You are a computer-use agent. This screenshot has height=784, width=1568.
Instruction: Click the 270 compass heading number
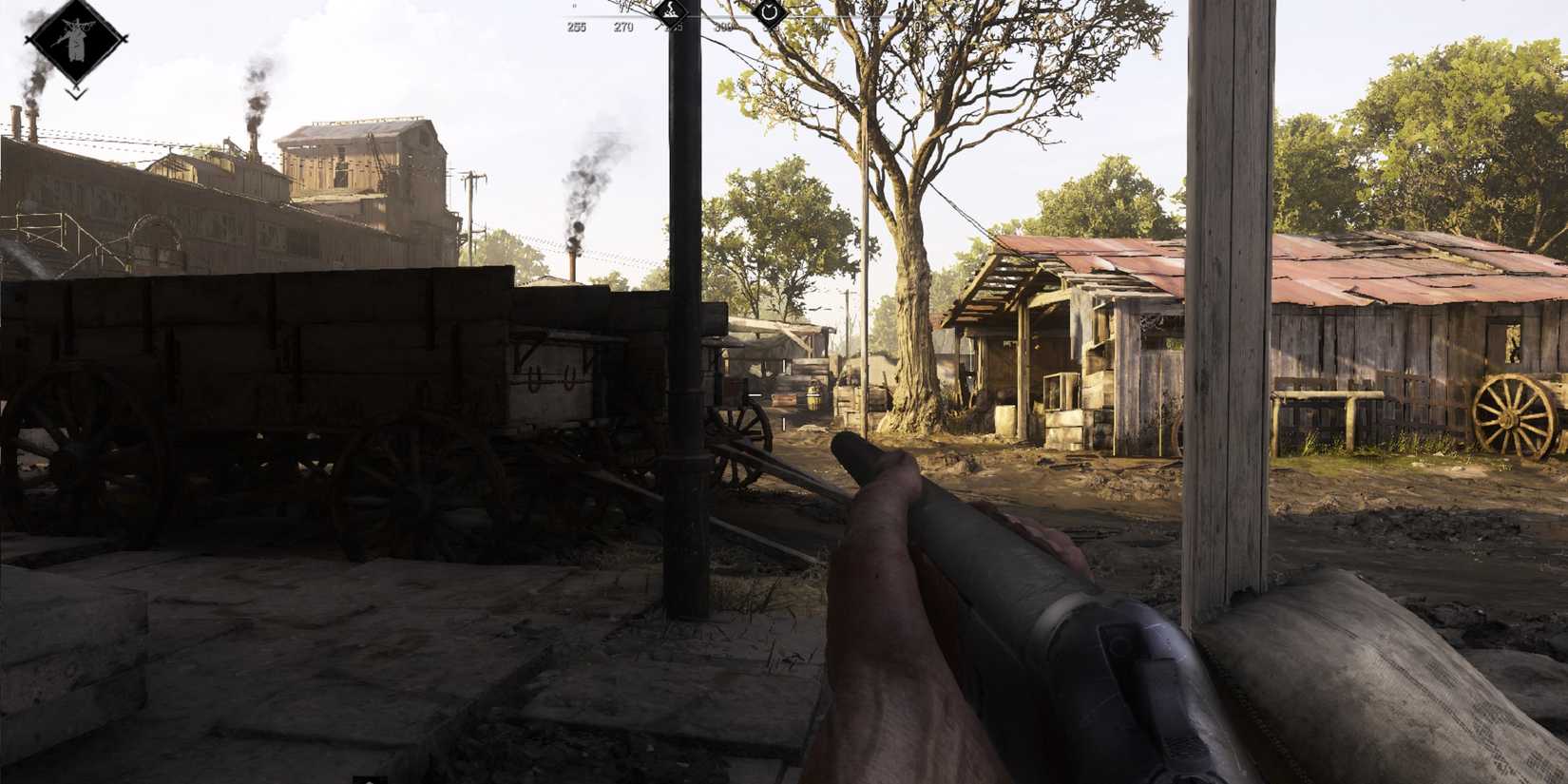pyautogui.click(x=623, y=27)
